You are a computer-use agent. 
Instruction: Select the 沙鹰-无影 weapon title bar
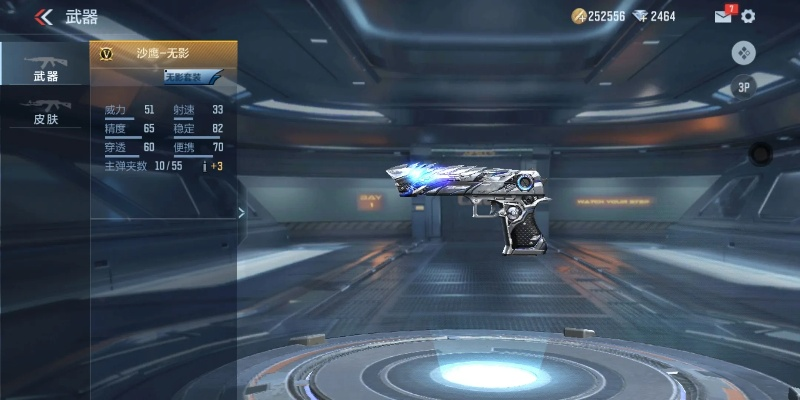pyautogui.click(x=163, y=53)
